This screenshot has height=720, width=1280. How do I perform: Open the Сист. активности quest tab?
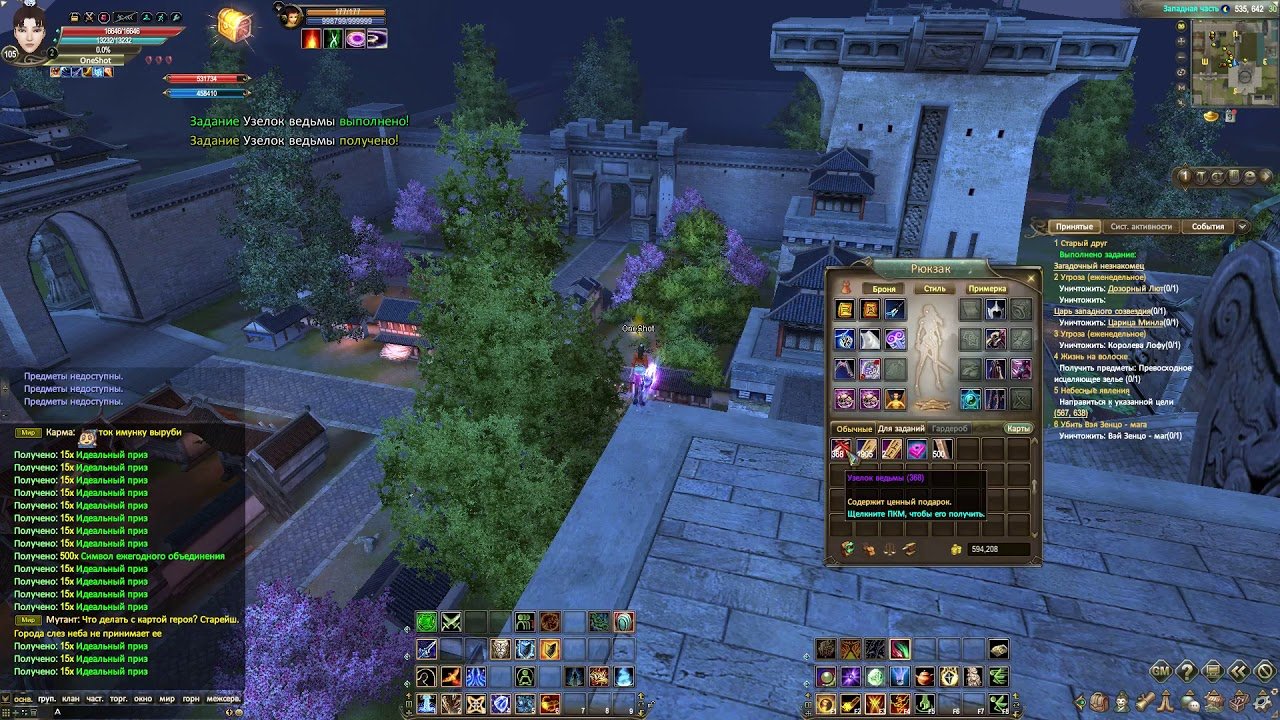(1141, 226)
